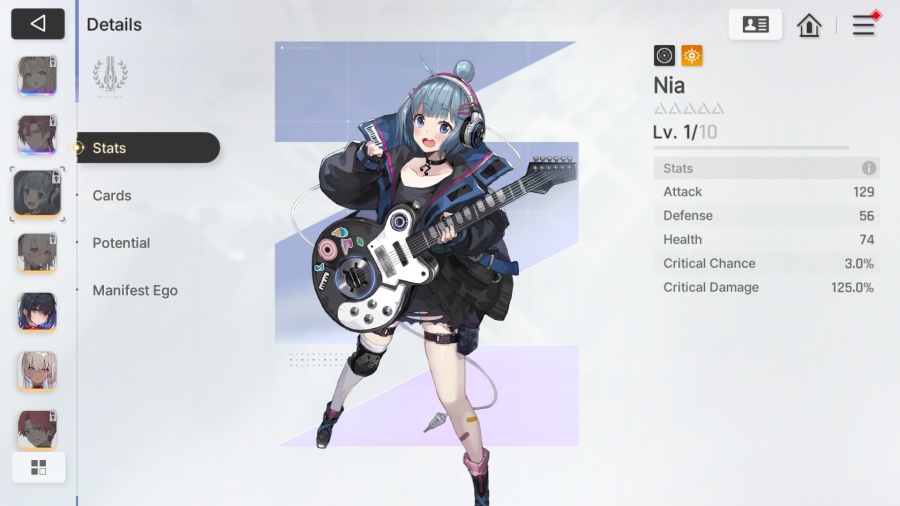Image resolution: width=900 pixels, height=506 pixels.
Task: Pick the white-haired tan-skinned character portrait
Action: tap(37, 371)
